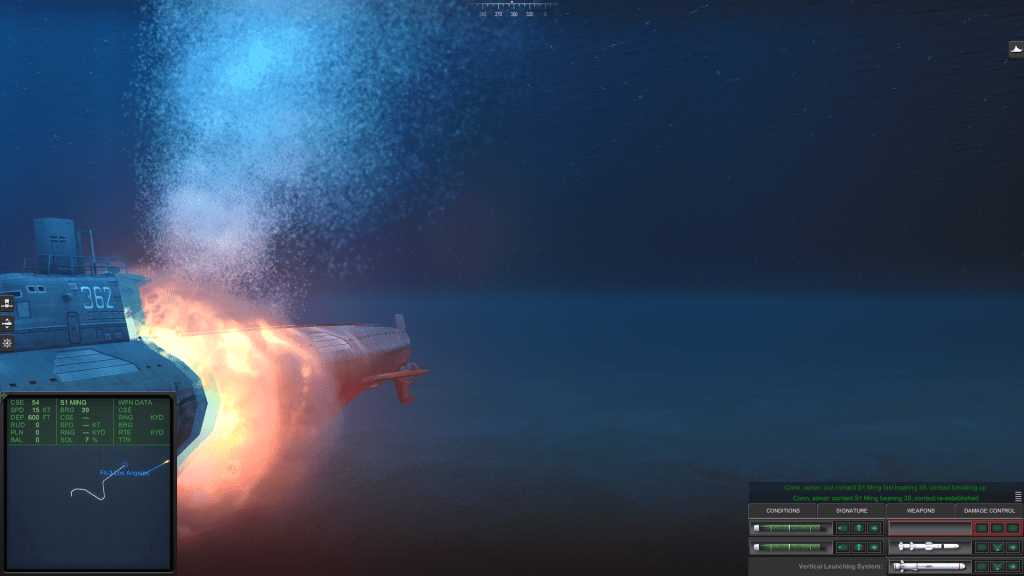Click the empty red-highlighted weapon tube

coord(930,528)
